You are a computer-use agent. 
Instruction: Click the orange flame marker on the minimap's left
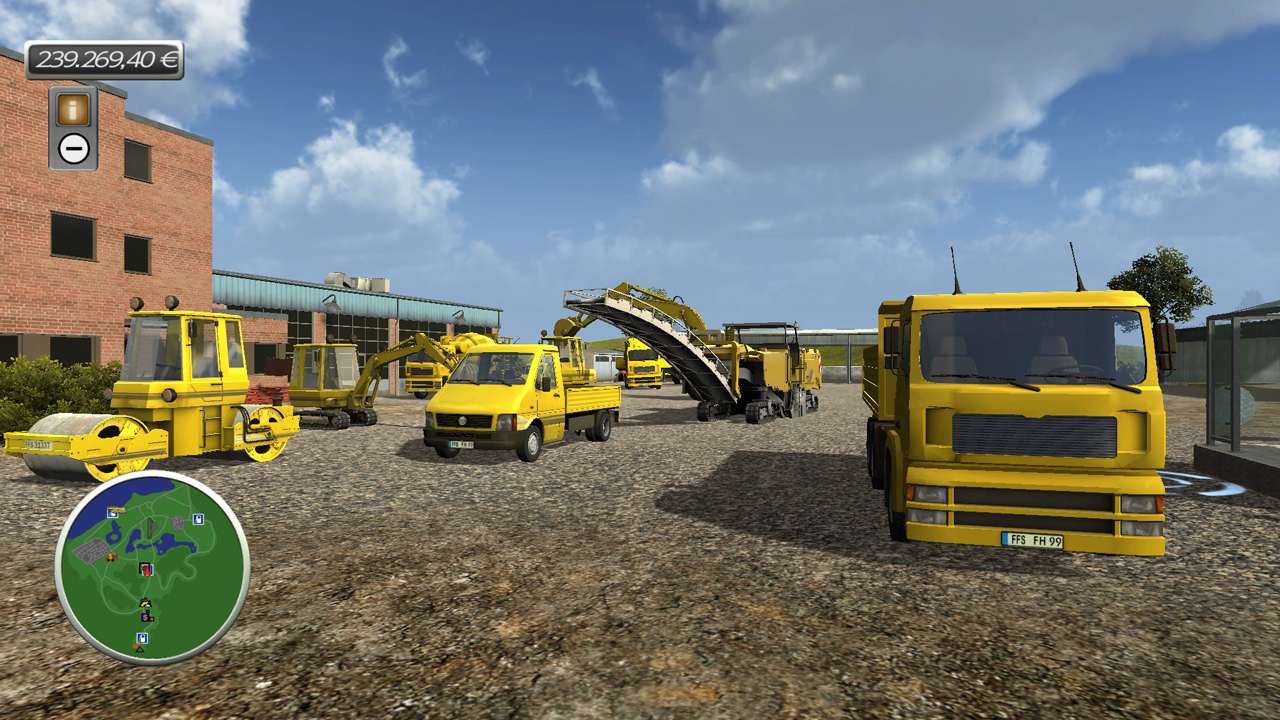coord(111,557)
